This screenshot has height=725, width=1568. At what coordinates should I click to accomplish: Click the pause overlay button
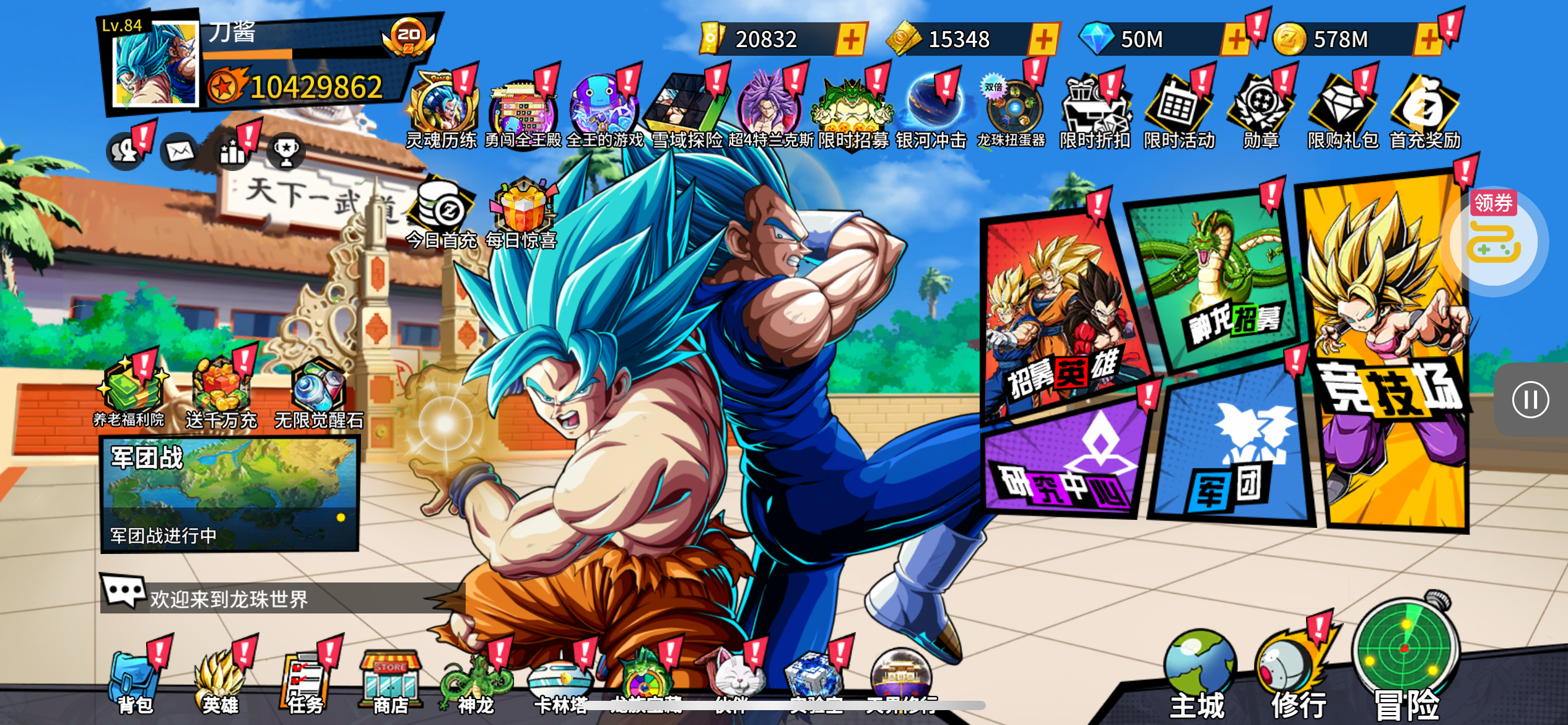[1530, 400]
